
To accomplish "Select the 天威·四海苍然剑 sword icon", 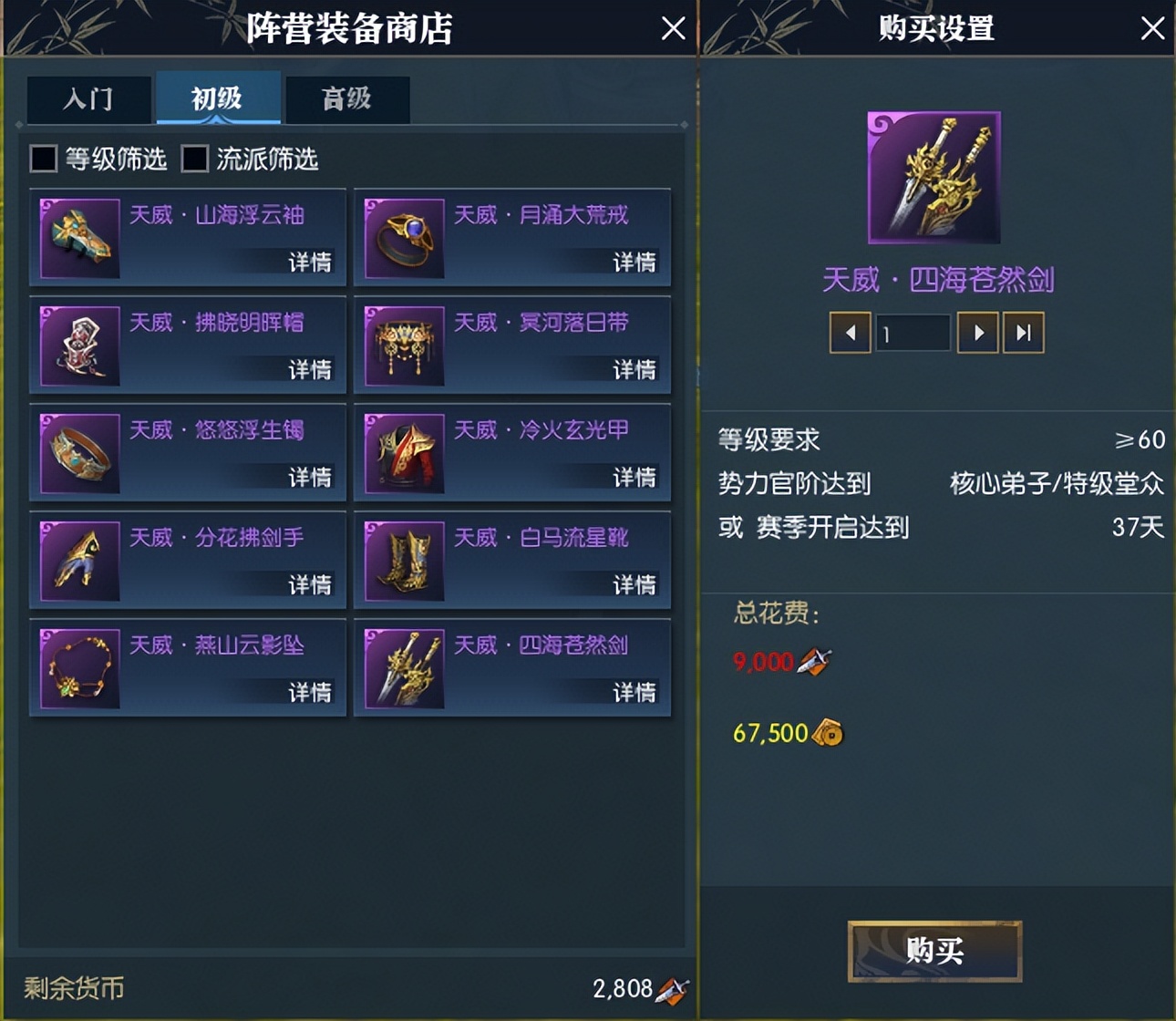I will coord(405,668).
